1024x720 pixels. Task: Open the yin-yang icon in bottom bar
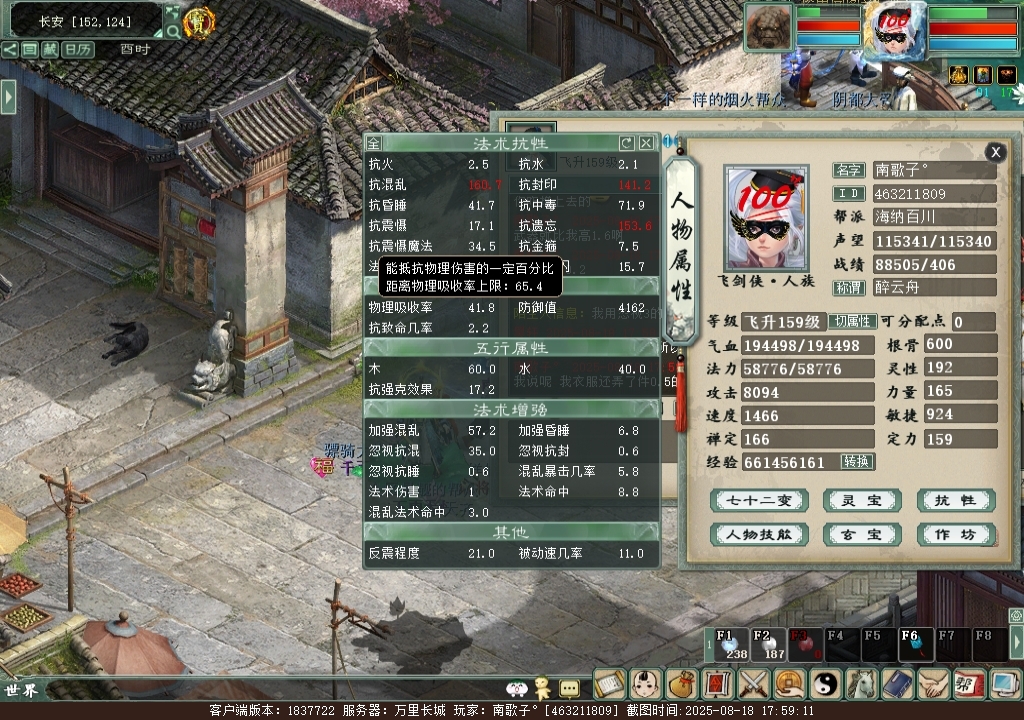(x=826, y=684)
